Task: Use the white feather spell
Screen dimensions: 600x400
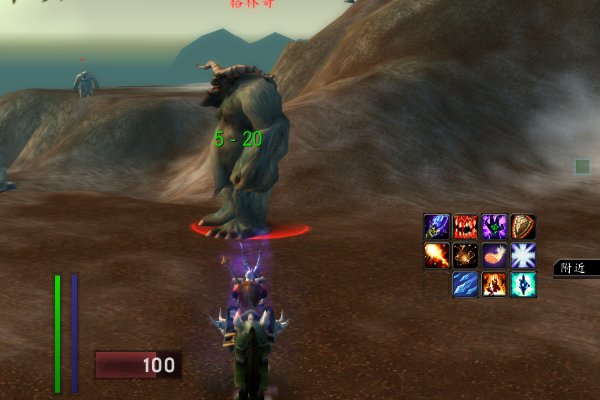Action: 494,255
